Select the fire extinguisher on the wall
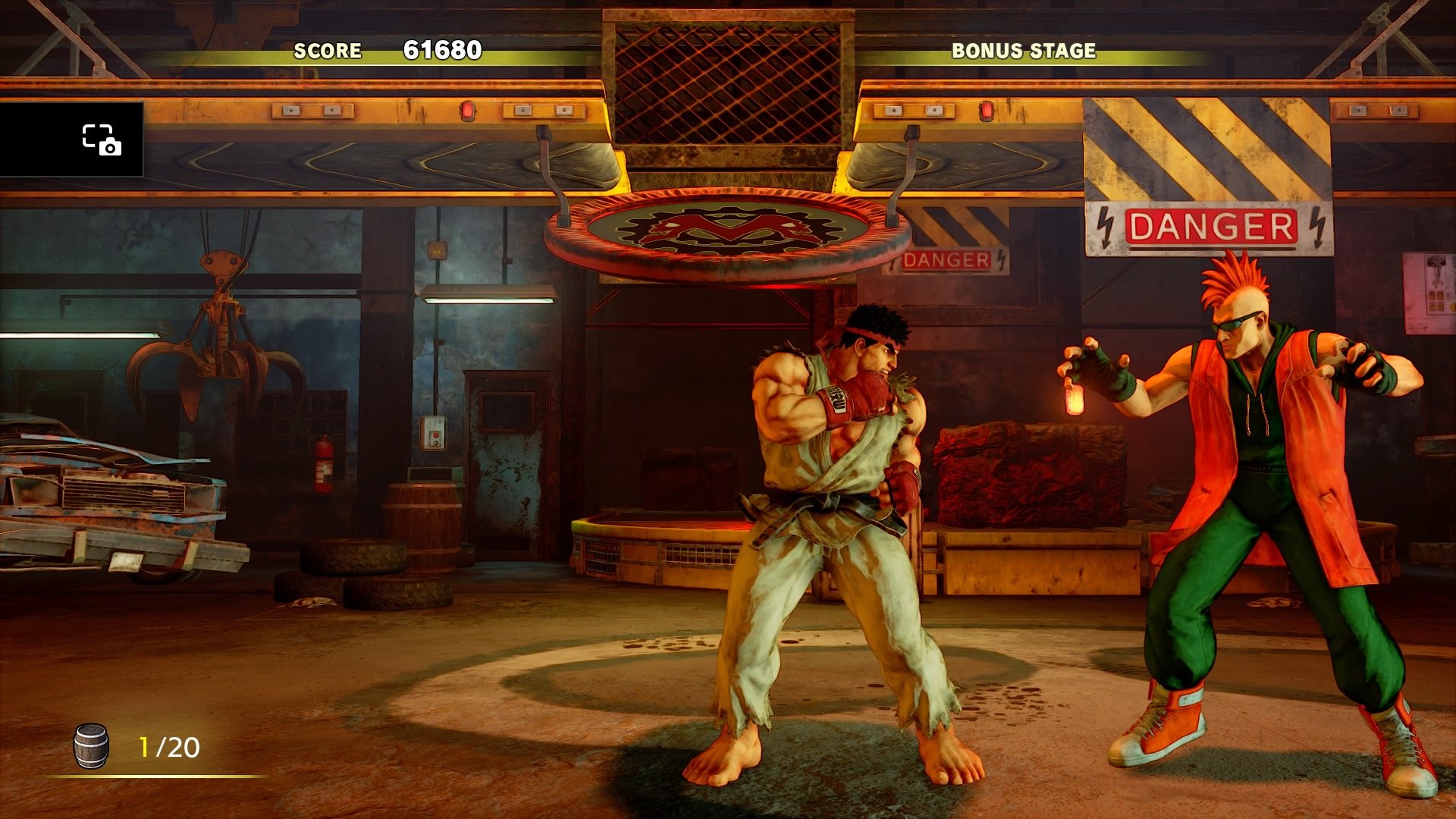1456x819 pixels. pyautogui.click(x=323, y=463)
